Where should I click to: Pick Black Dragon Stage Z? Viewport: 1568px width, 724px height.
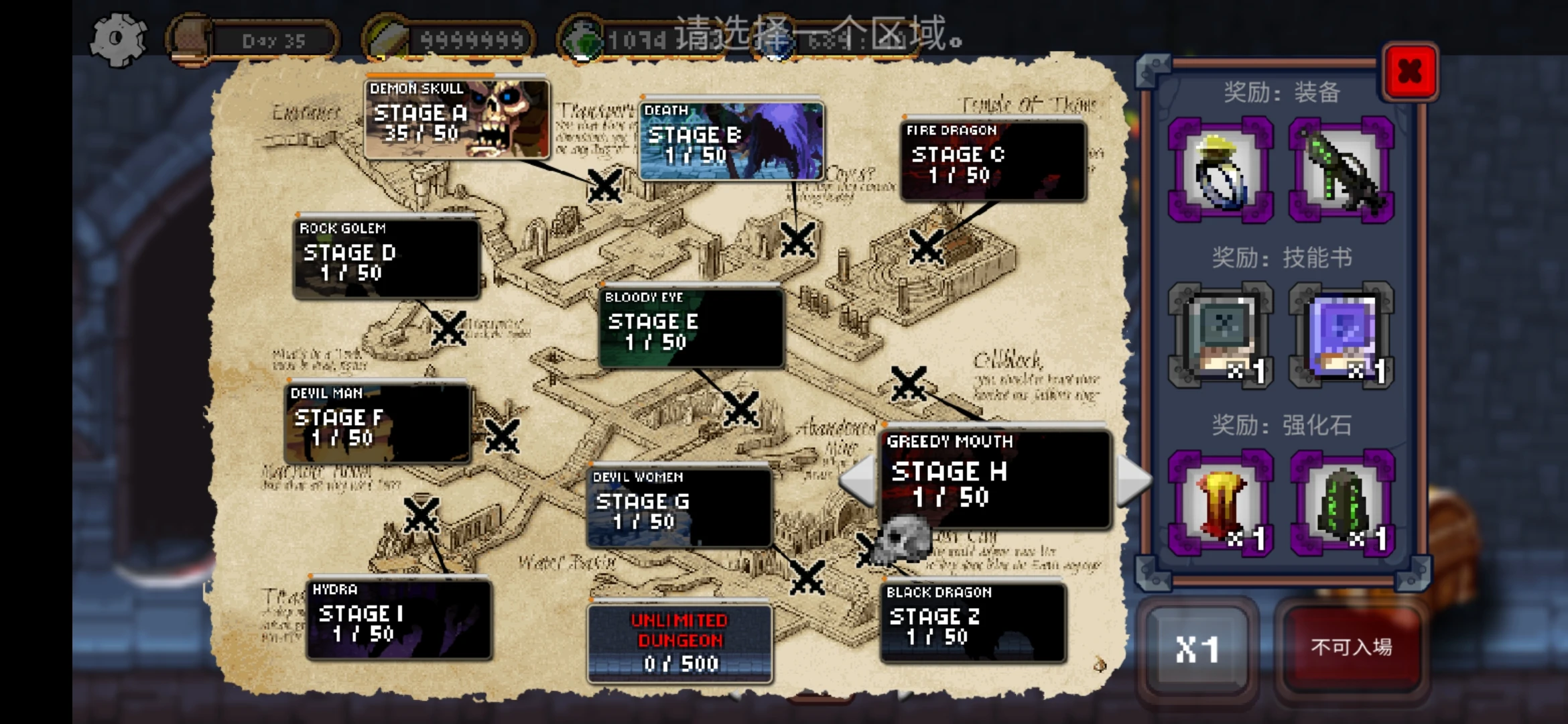pyautogui.click(x=972, y=623)
